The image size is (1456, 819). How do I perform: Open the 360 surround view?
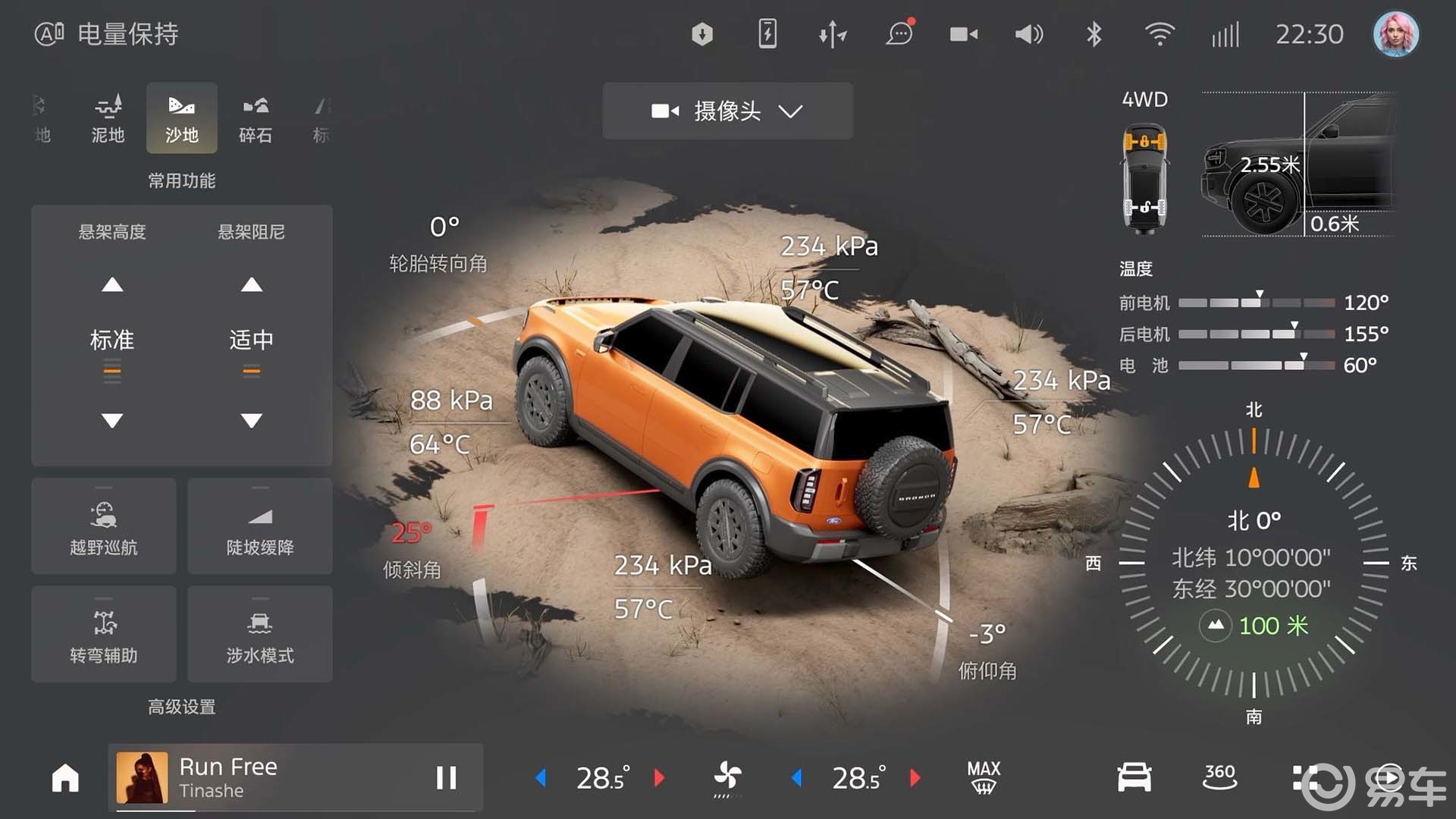click(x=1219, y=778)
